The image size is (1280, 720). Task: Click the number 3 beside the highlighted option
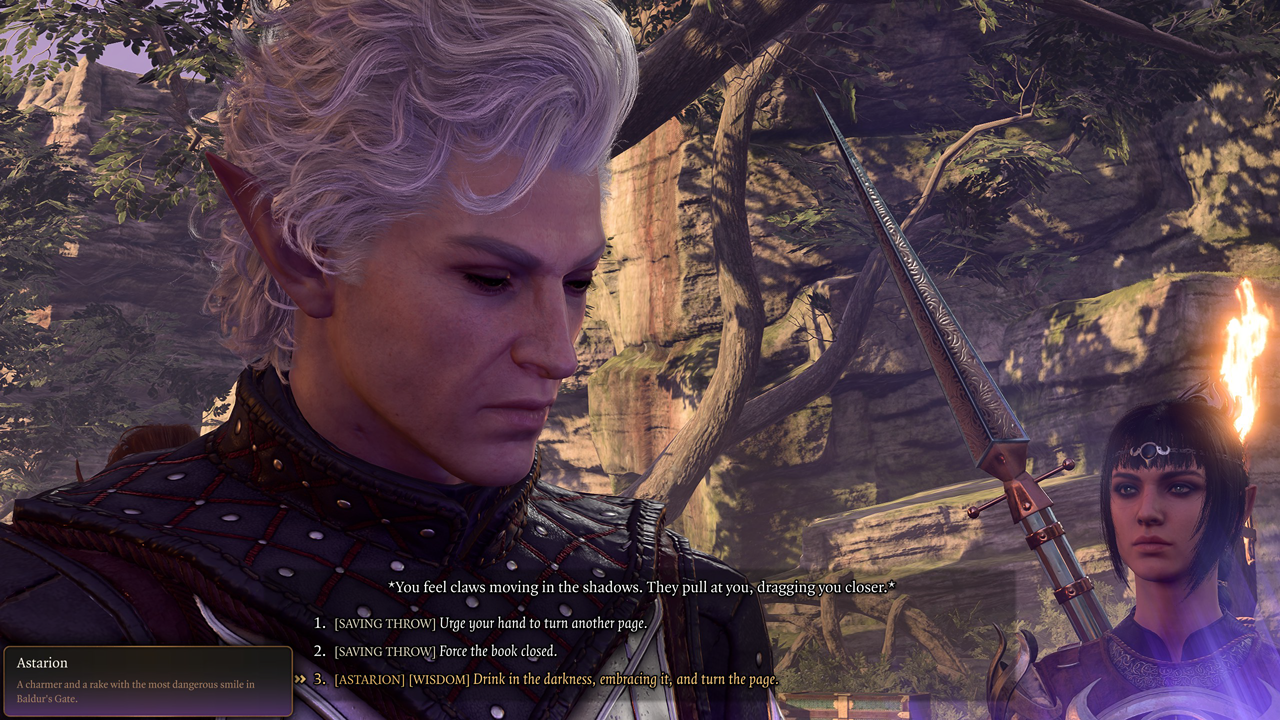coord(319,678)
